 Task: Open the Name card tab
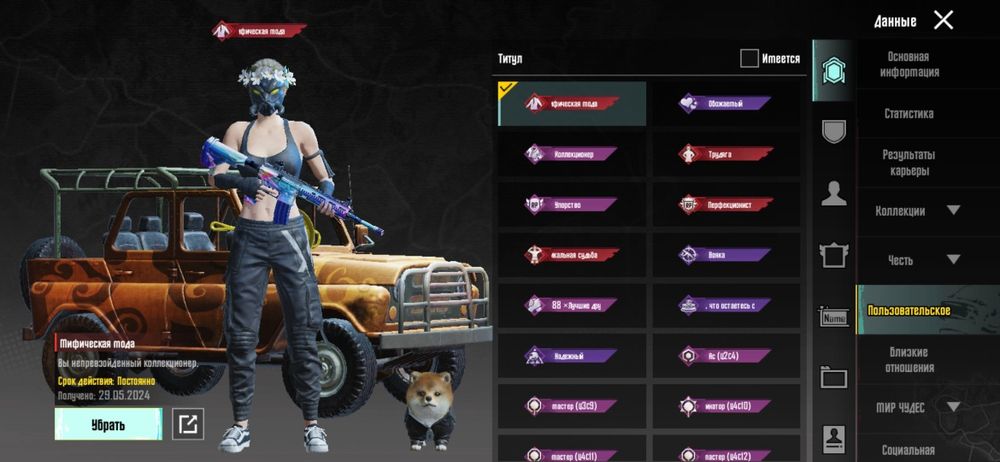pos(833,317)
